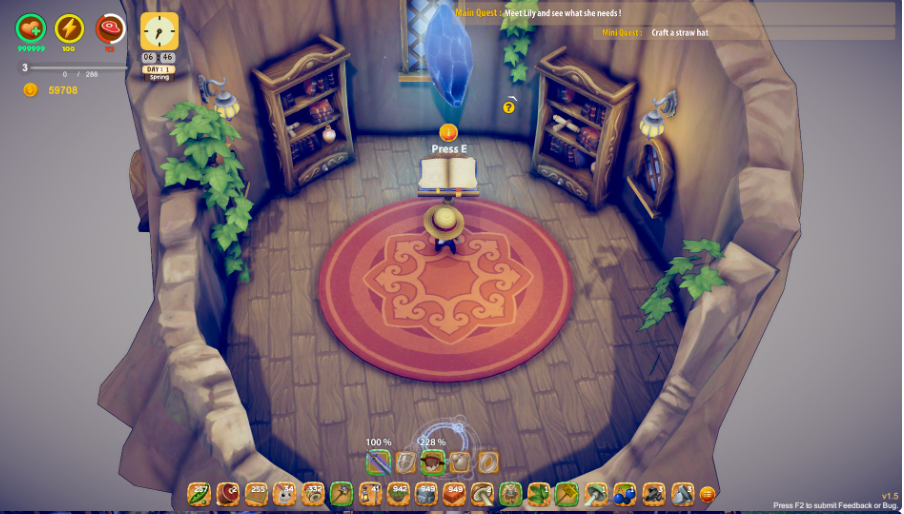Open the orange menu button beside the hotbar
904x514 pixels.
708,494
